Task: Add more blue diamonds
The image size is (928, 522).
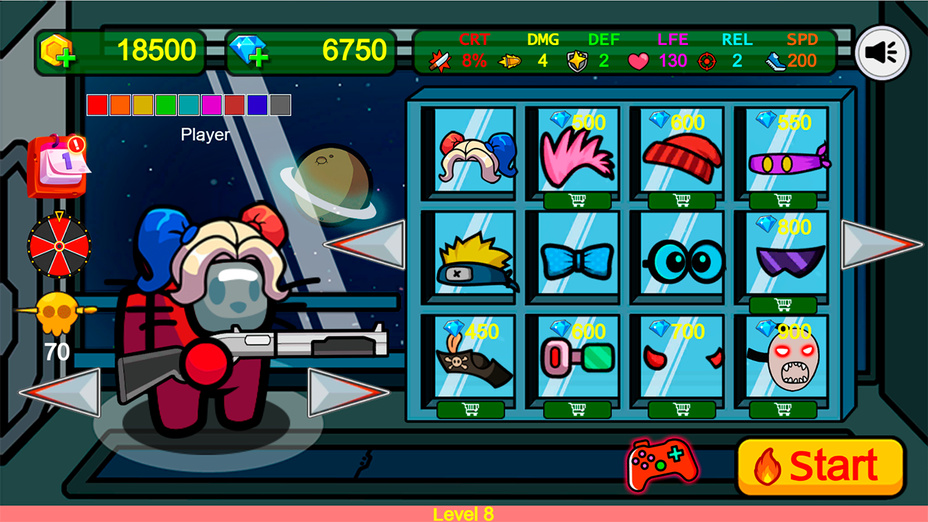Action: tap(248, 53)
